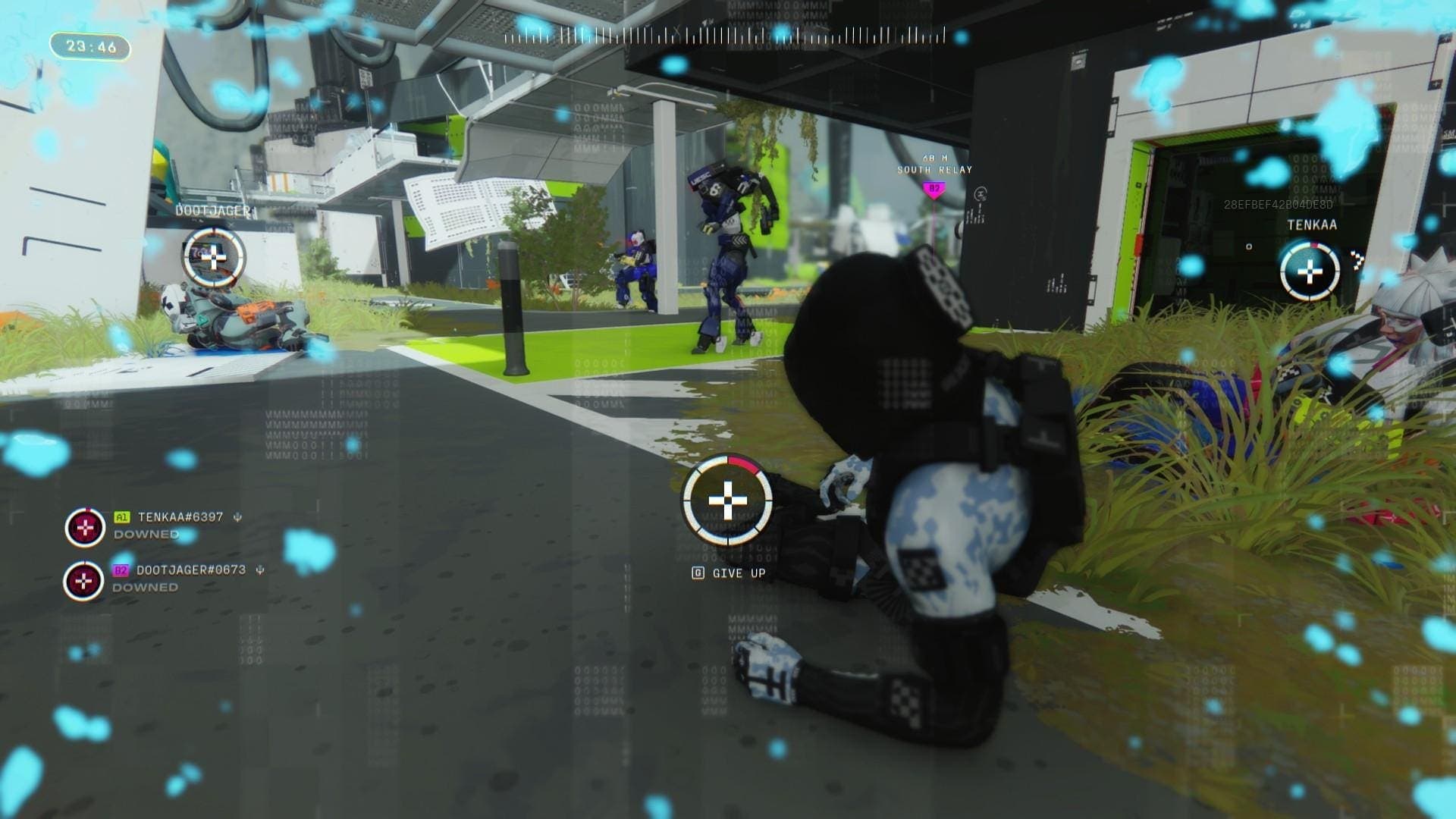Screen dimensions: 1456x819
Task: Switch focus to the TENKAA nameplate
Action: [1312, 224]
